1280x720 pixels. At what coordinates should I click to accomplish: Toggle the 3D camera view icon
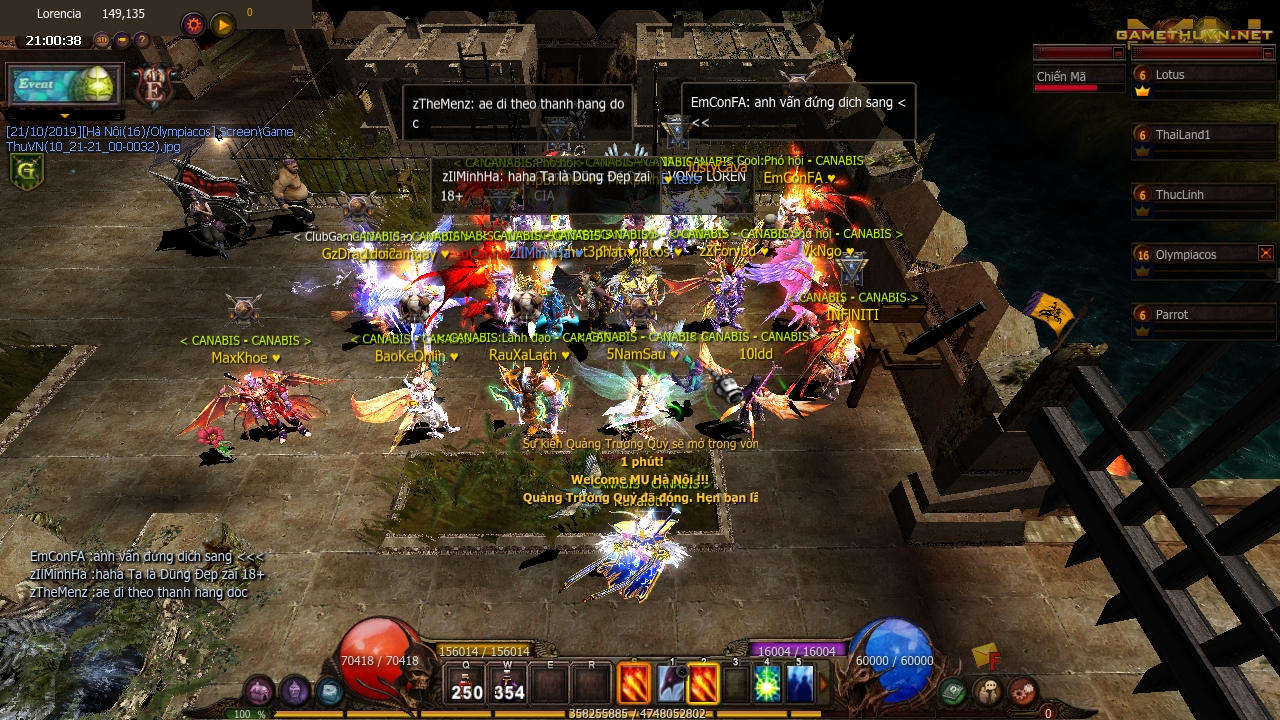coord(103,40)
